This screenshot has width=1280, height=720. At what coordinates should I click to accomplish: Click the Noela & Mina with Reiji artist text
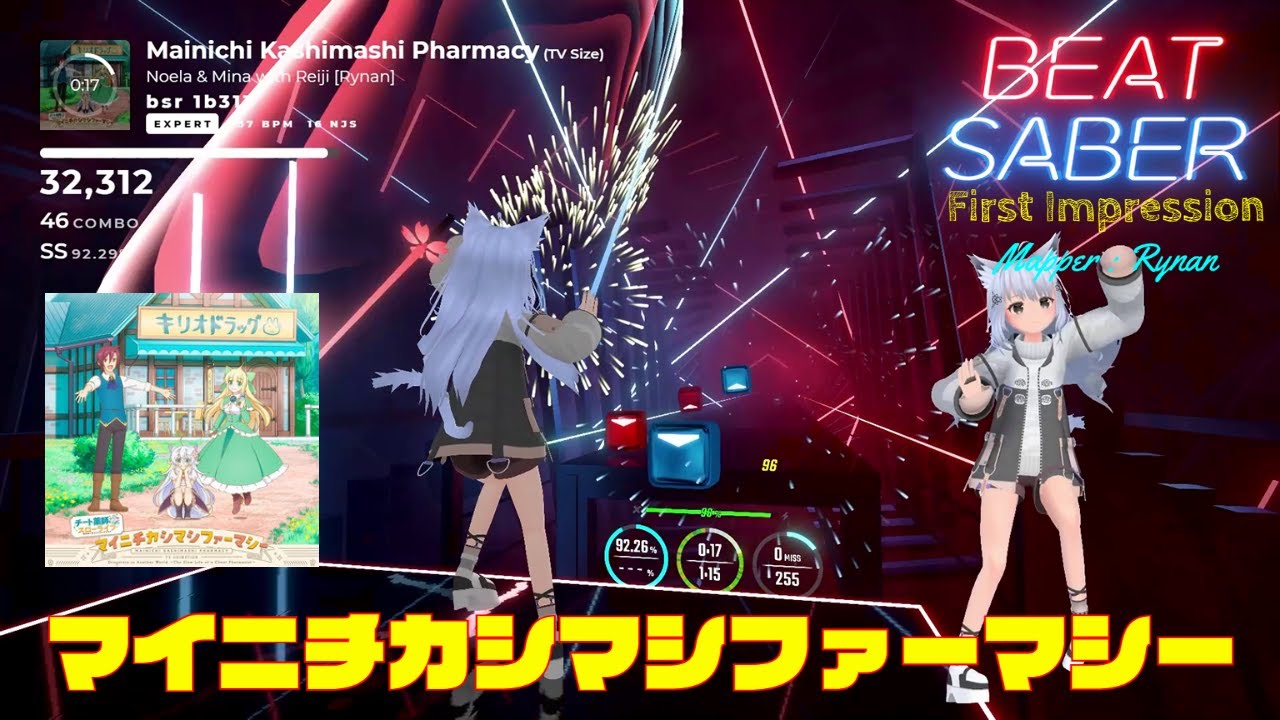pos(274,75)
